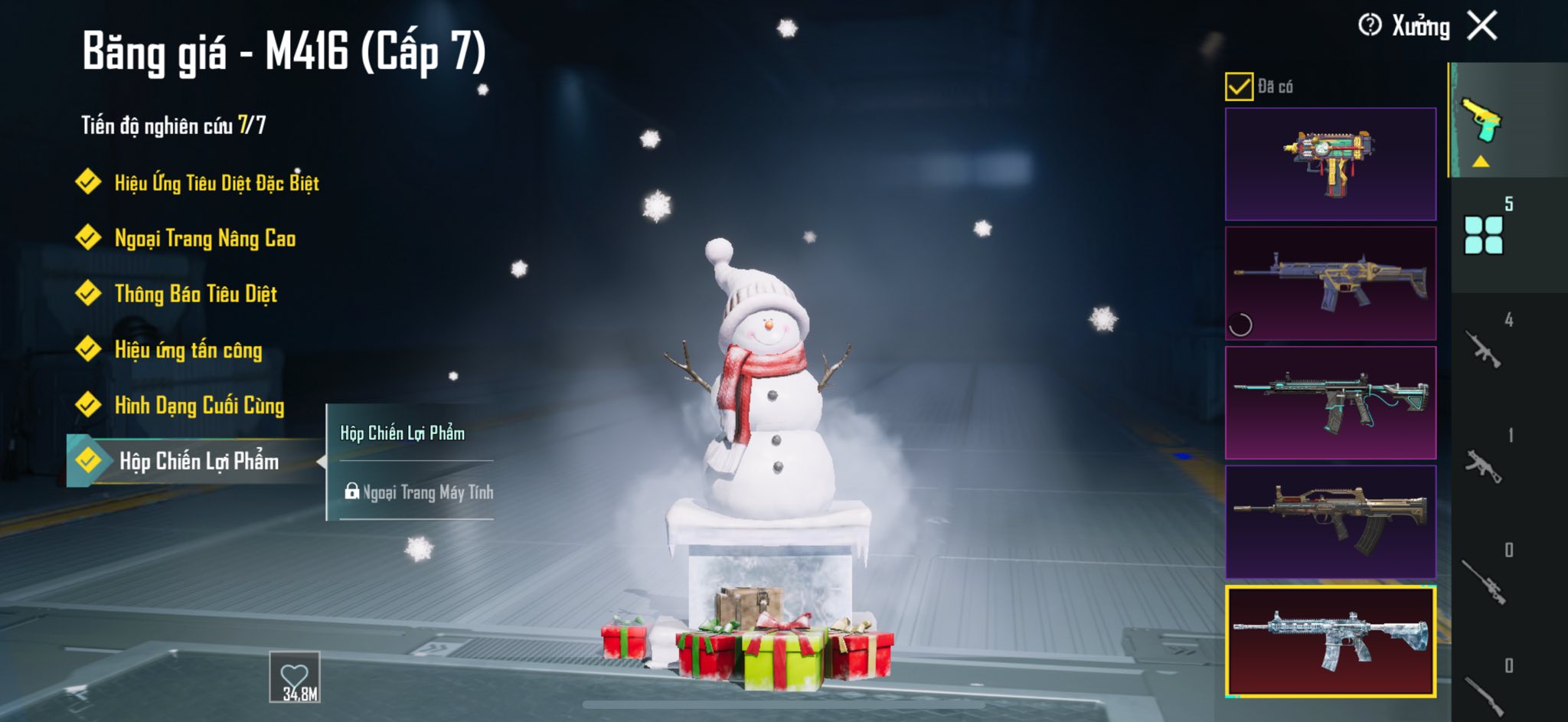Select the icy Băng giá M416 thumbnail
Screen dimensions: 1568x722
(x=1330, y=642)
